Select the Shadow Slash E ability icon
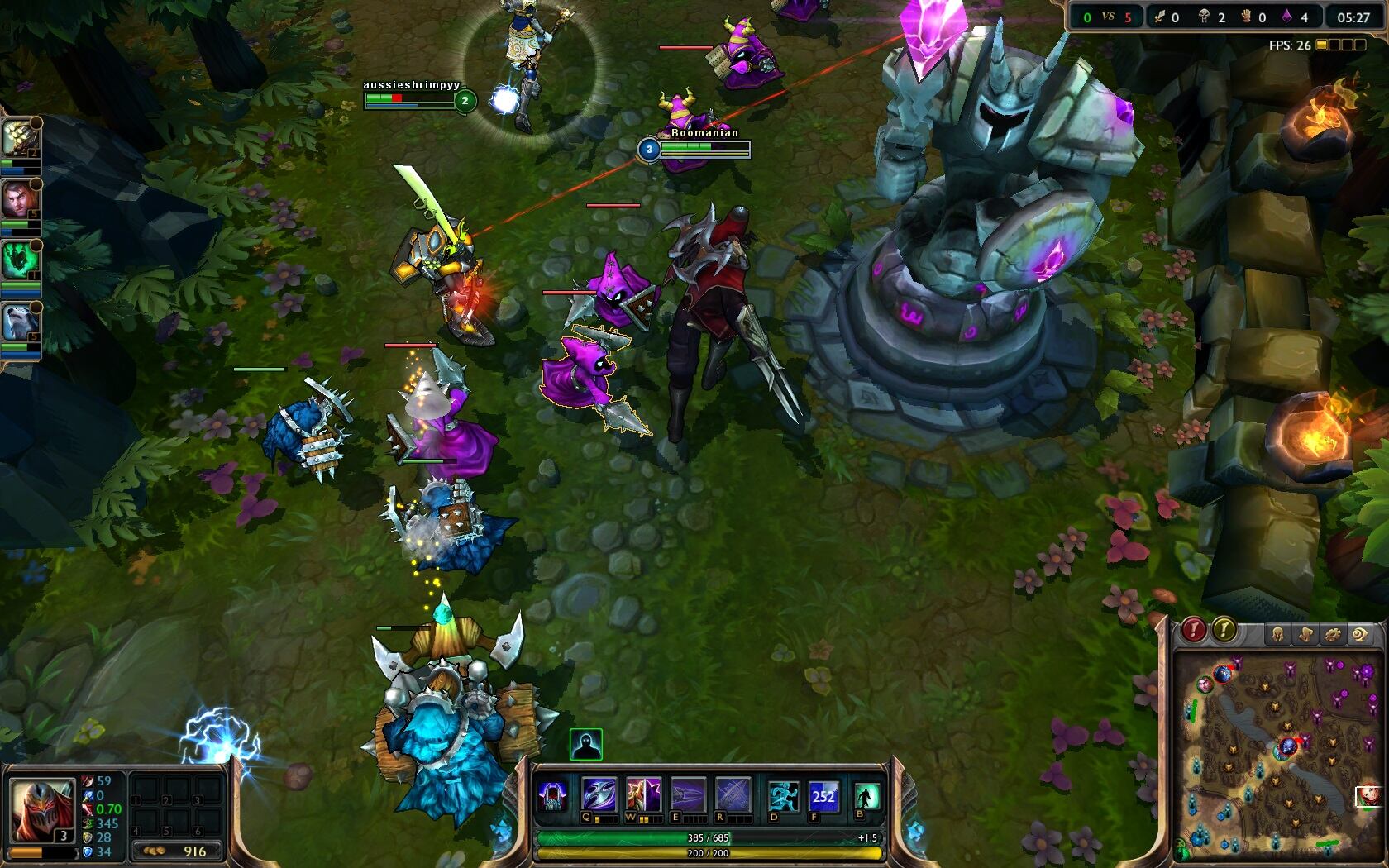This screenshot has height=868, width=1389. tap(688, 796)
